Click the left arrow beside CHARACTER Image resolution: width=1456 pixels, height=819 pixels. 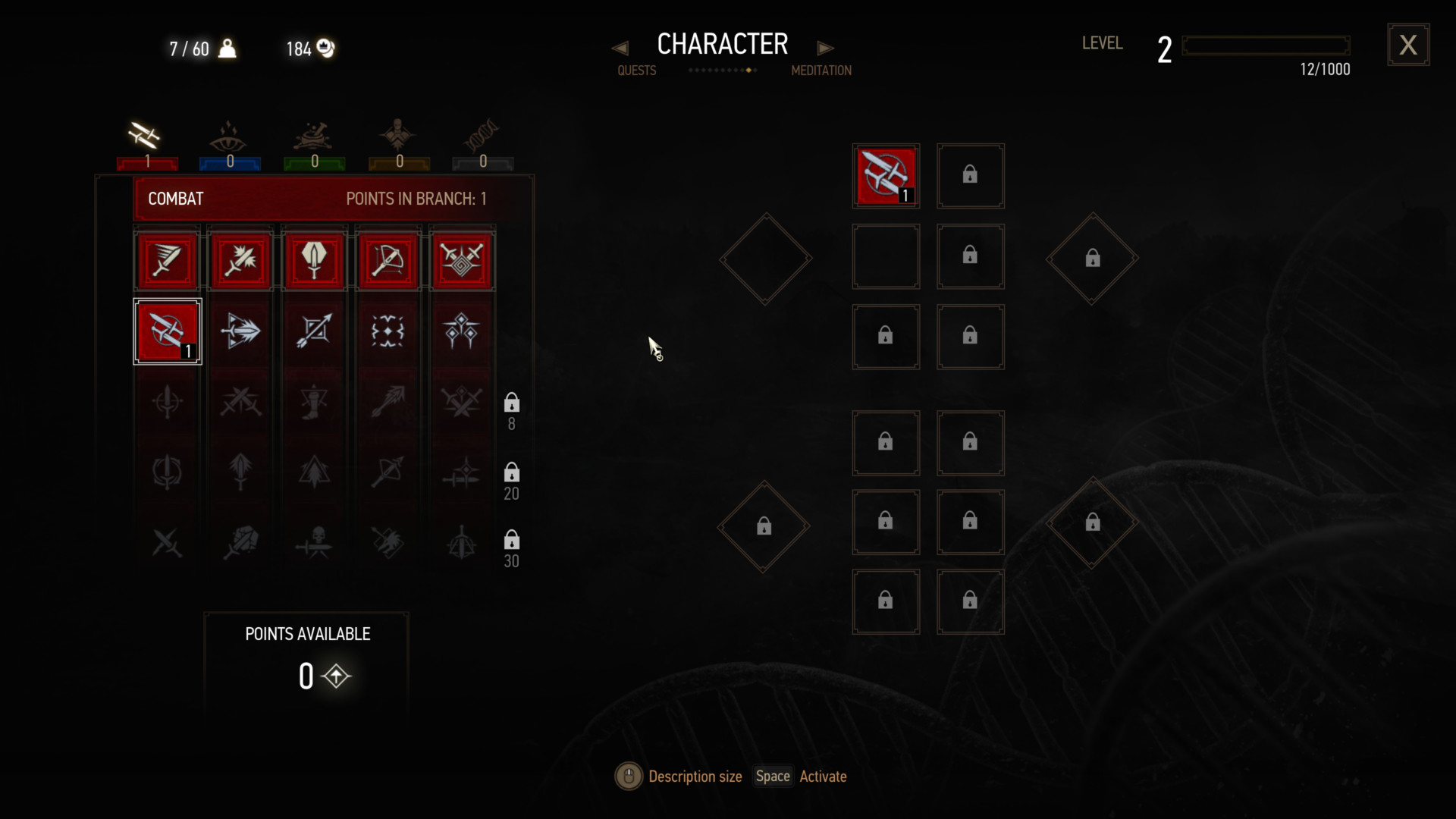[x=620, y=47]
